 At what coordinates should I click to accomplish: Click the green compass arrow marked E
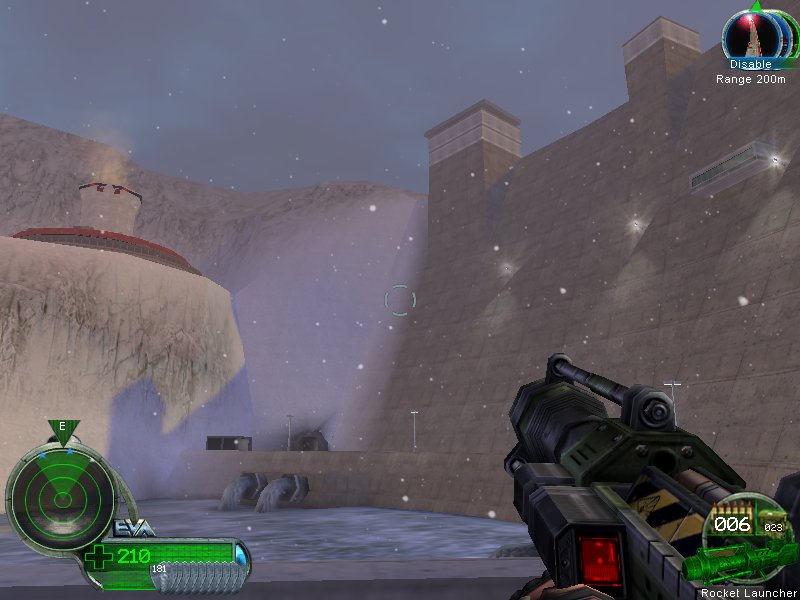[x=62, y=430]
